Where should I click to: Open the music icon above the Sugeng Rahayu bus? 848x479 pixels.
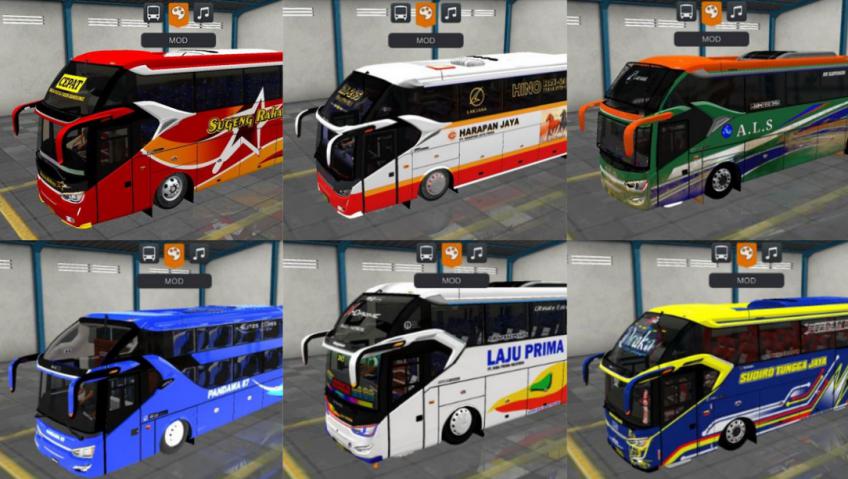tap(203, 13)
